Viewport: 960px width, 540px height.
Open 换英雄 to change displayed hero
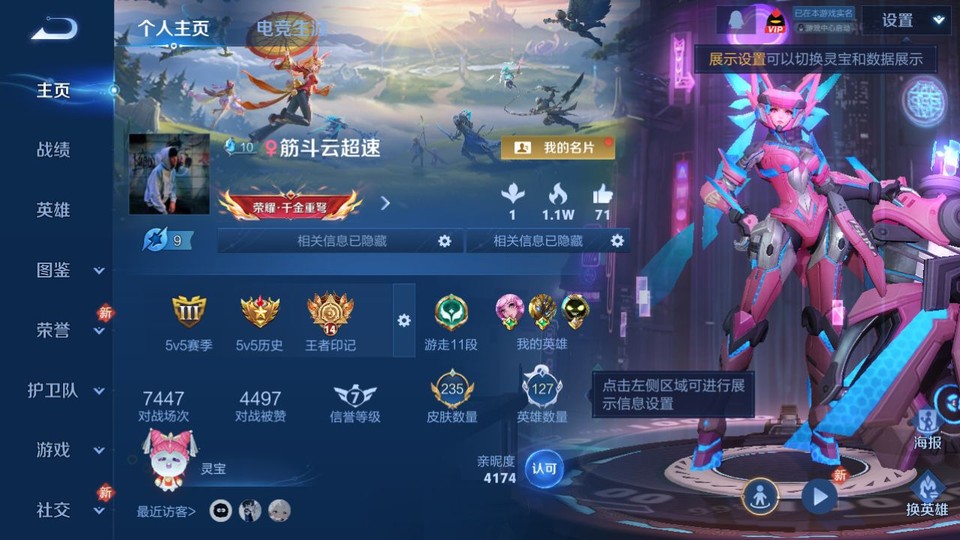click(x=927, y=495)
